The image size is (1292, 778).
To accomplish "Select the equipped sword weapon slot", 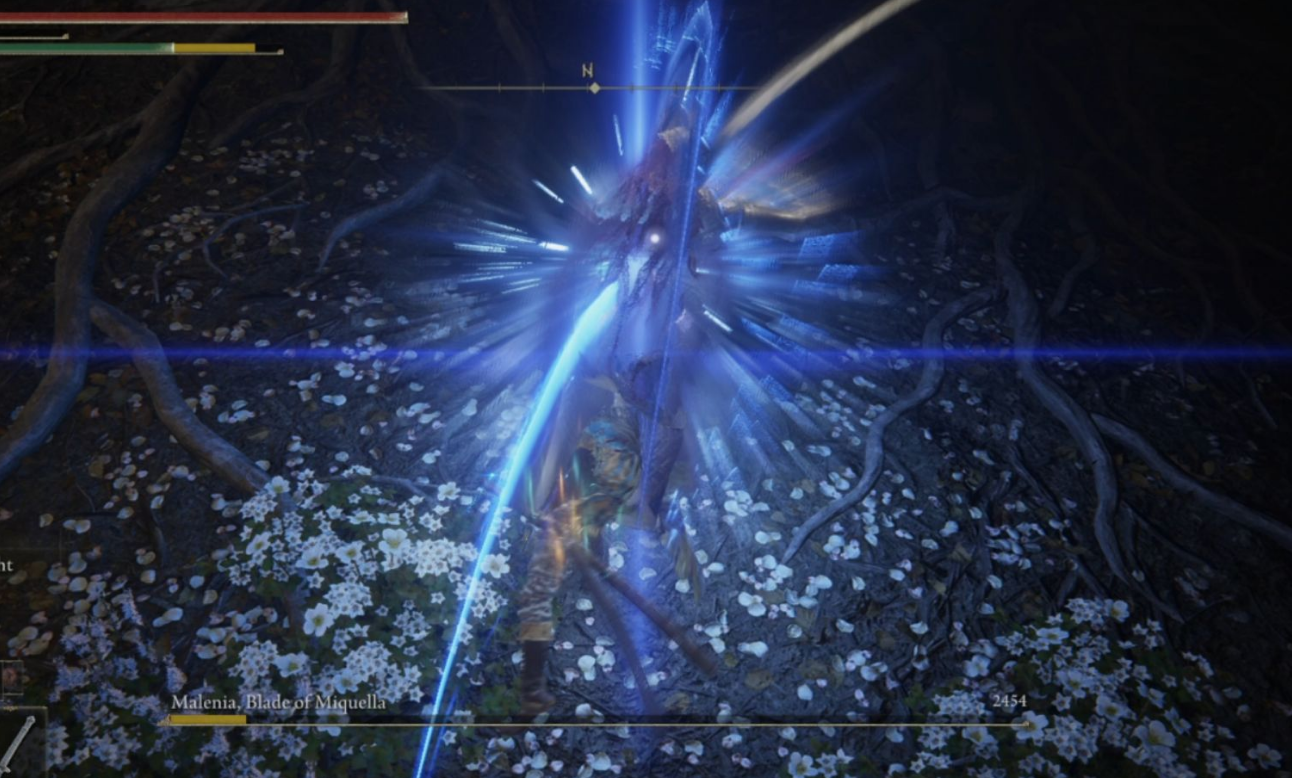I will [x=20, y=742].
